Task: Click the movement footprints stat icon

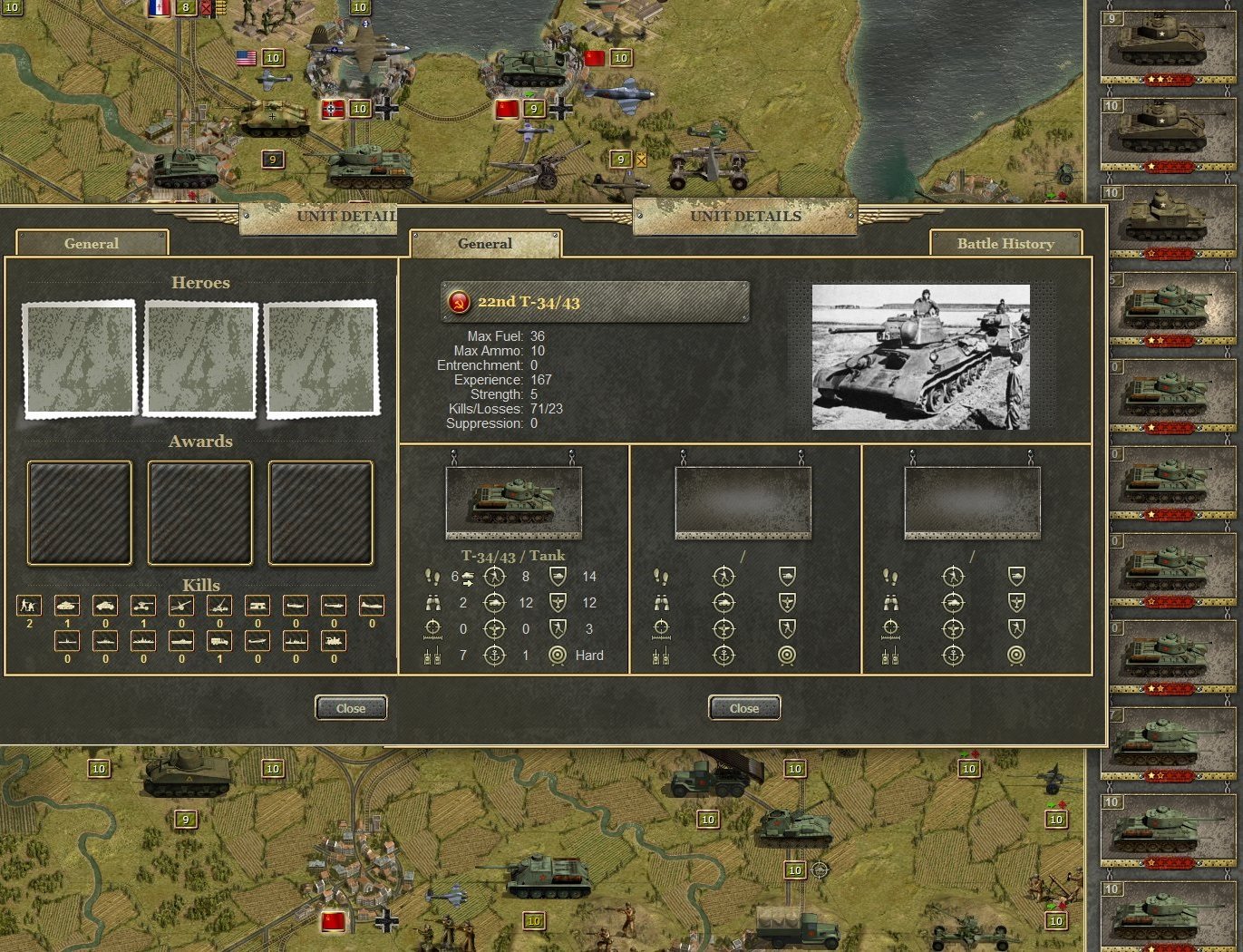Action: [434, 576]
